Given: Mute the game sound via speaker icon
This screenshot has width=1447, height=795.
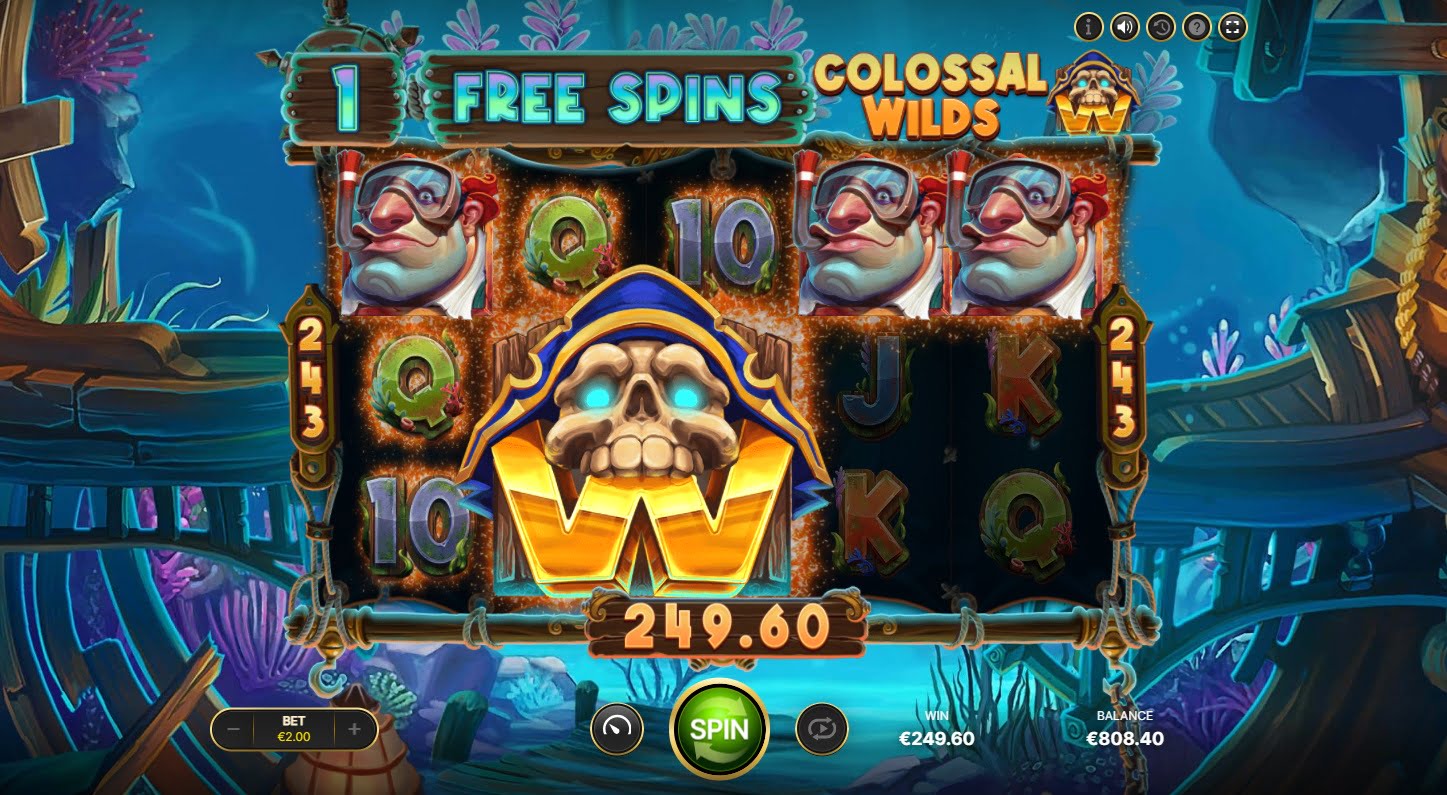Looking at the screenshot, I should (1124, 27).
